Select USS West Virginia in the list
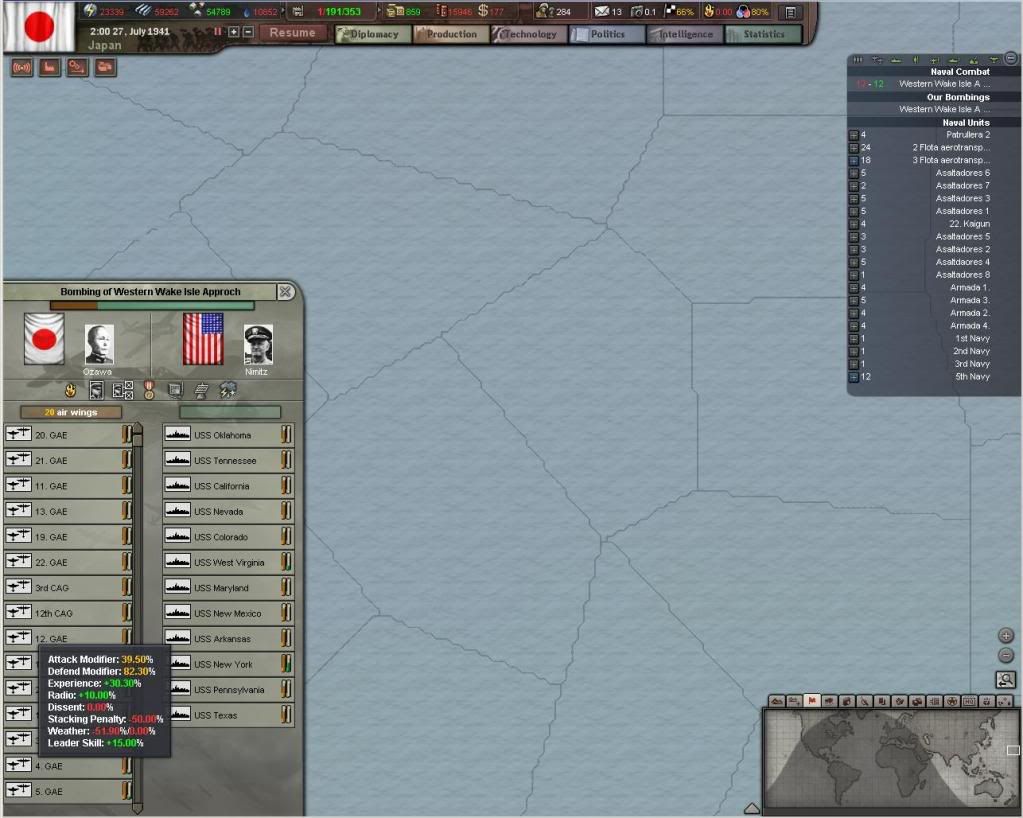 tap(228, 562)
